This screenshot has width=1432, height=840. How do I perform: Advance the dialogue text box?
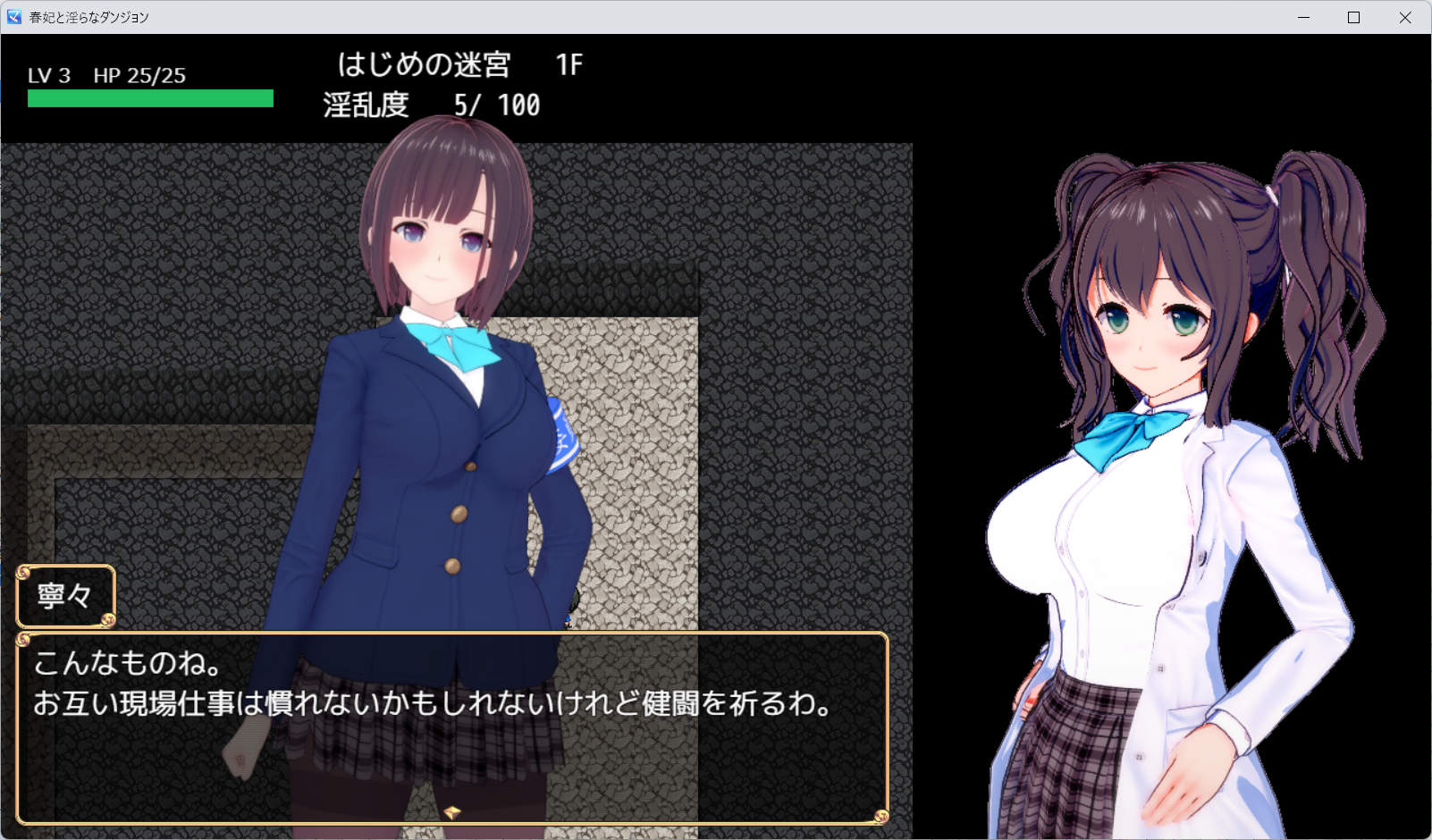click(x=451, y=727)
